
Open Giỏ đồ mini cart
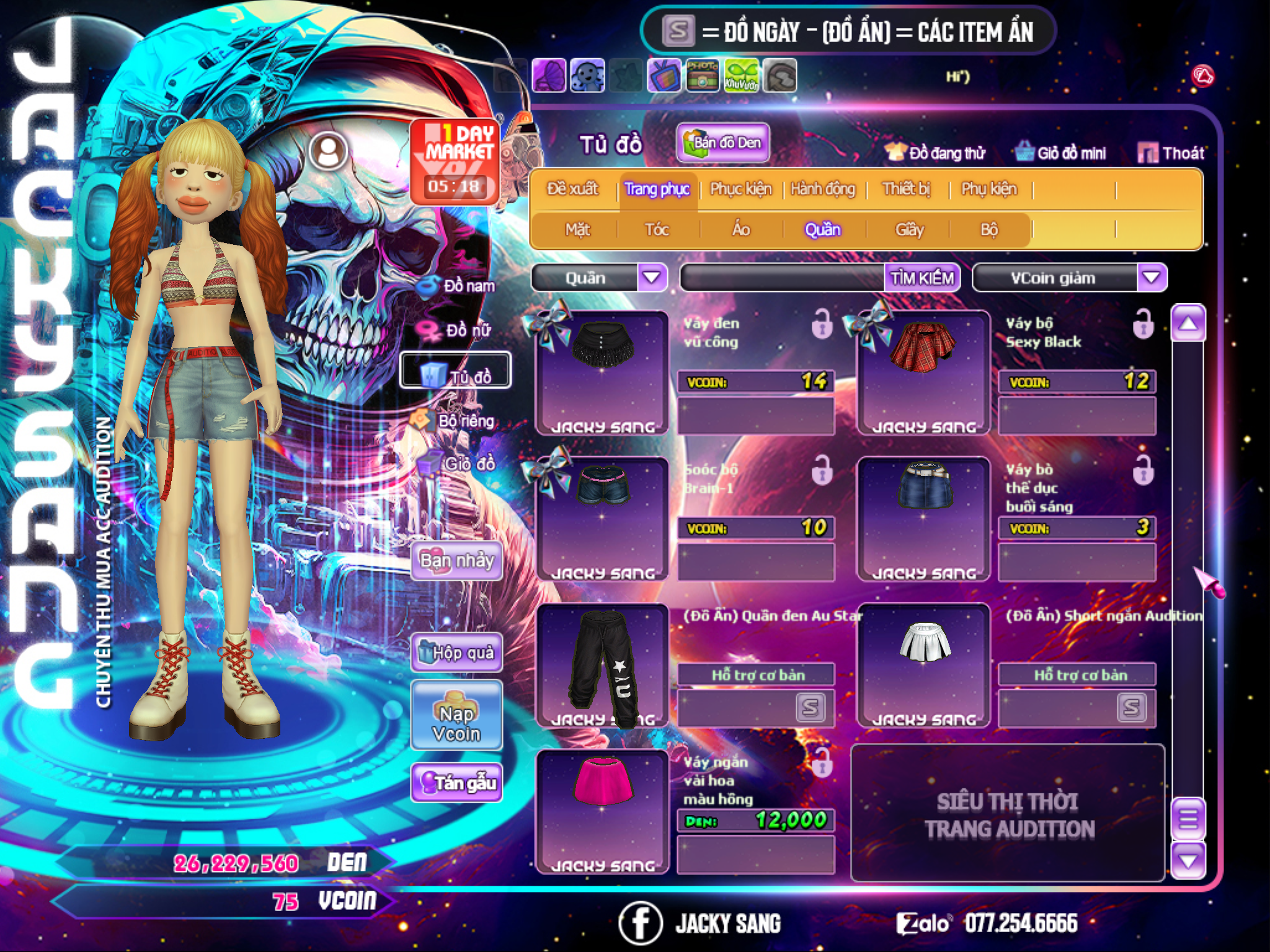(1061, 153)
